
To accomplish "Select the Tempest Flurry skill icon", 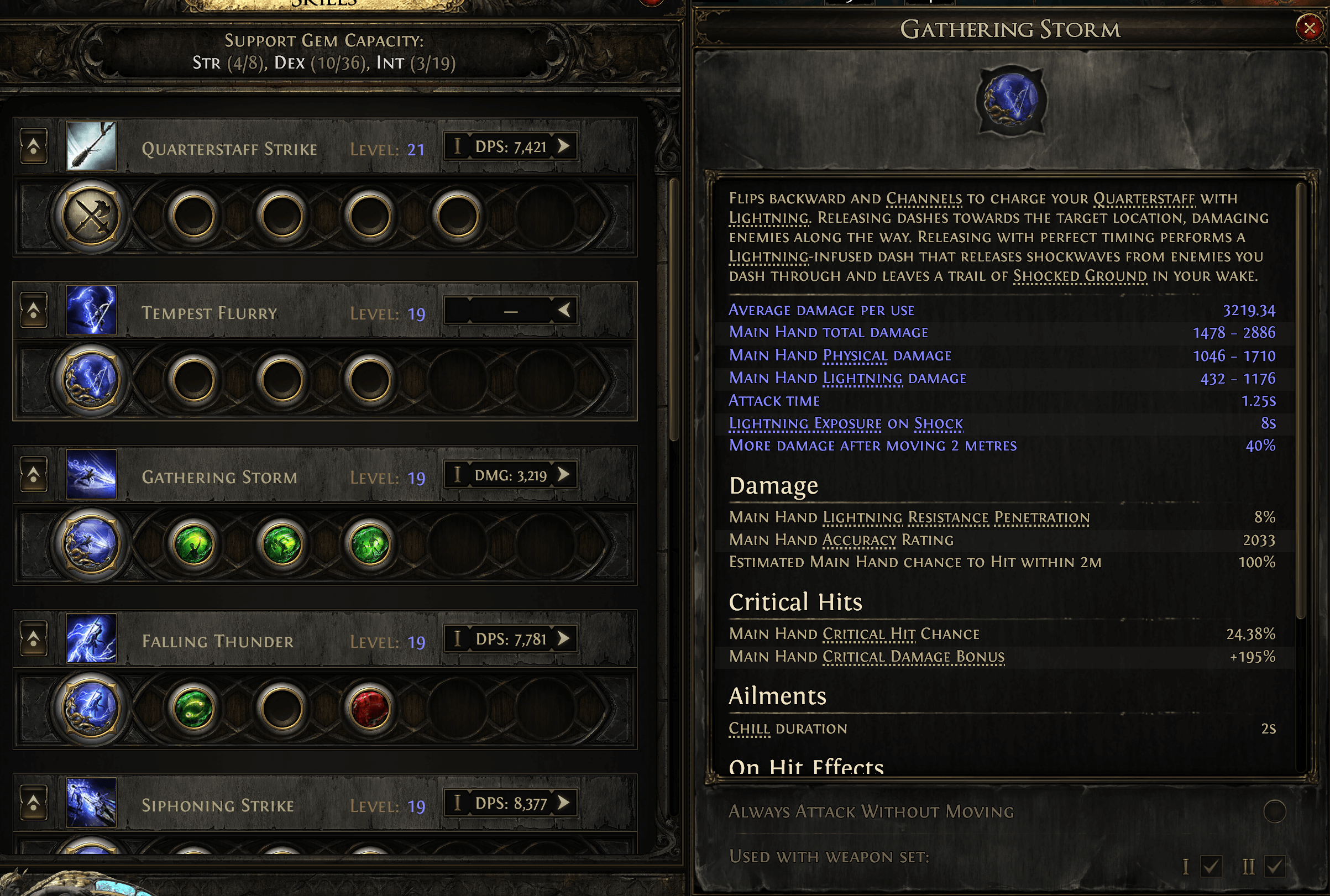I will pyautogui.click(x=91, y=310).
